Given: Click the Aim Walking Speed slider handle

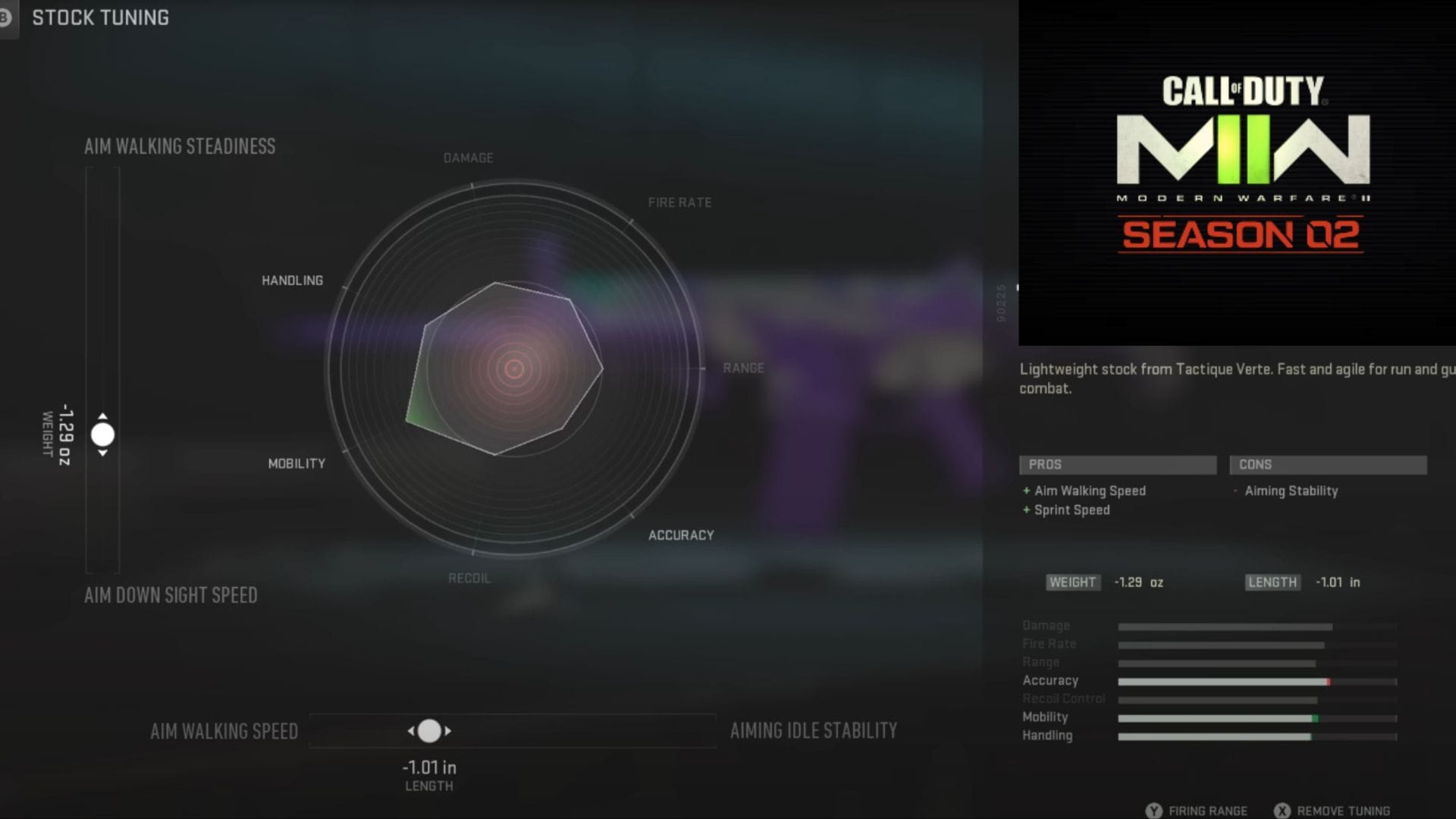Looking at the screenshot, I should point(431,730).
